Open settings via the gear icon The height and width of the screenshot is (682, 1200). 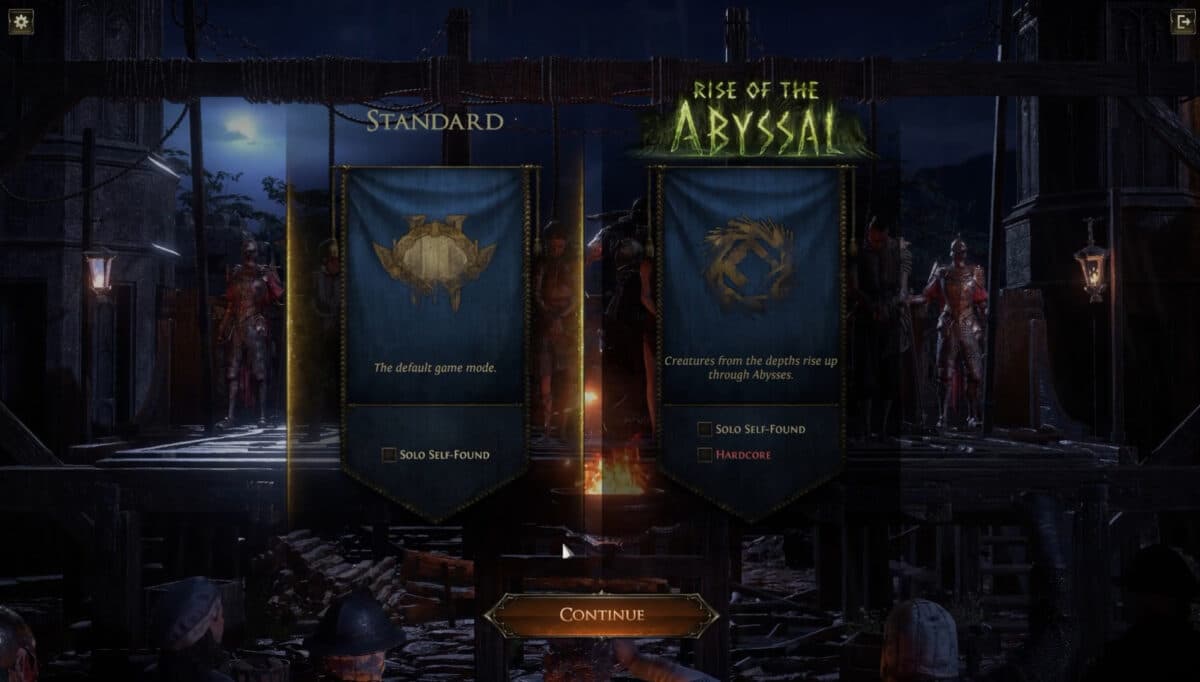pyautogui.click(x=21, y=22)
